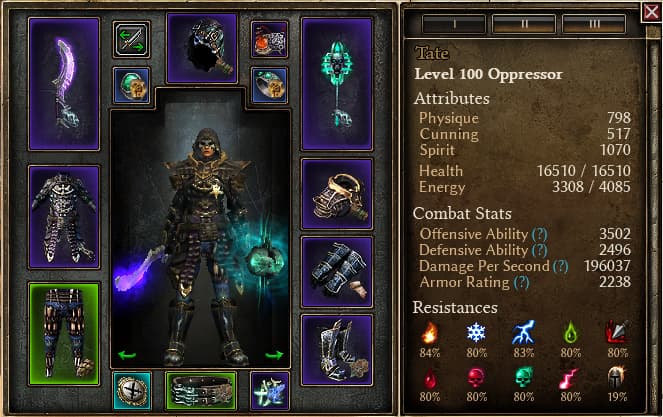Show stats tab III
Viewport: 663px width, 417px height.
pyautogui.click(x=596, y=19)
